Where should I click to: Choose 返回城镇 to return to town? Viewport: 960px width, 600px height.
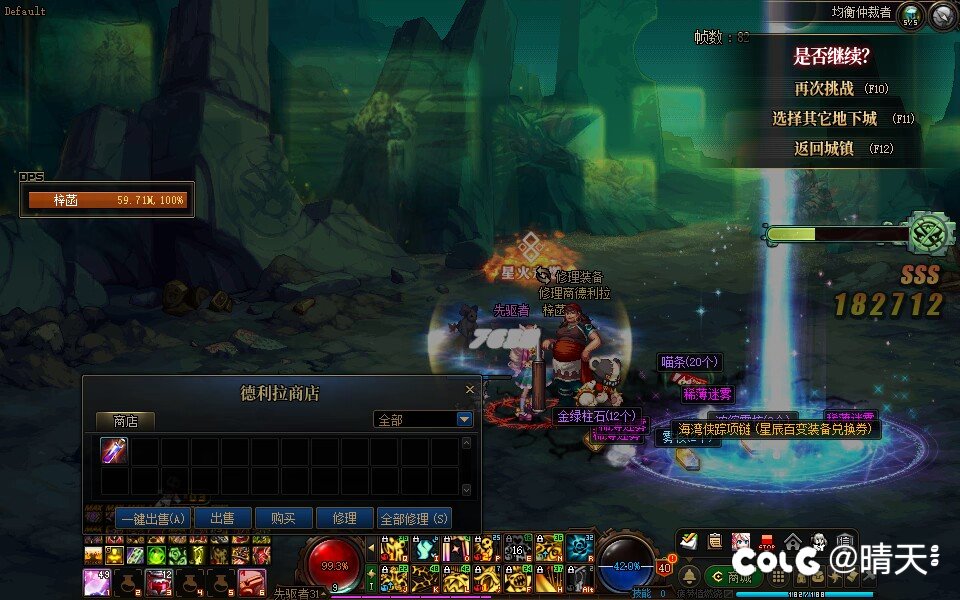(824, 149)
